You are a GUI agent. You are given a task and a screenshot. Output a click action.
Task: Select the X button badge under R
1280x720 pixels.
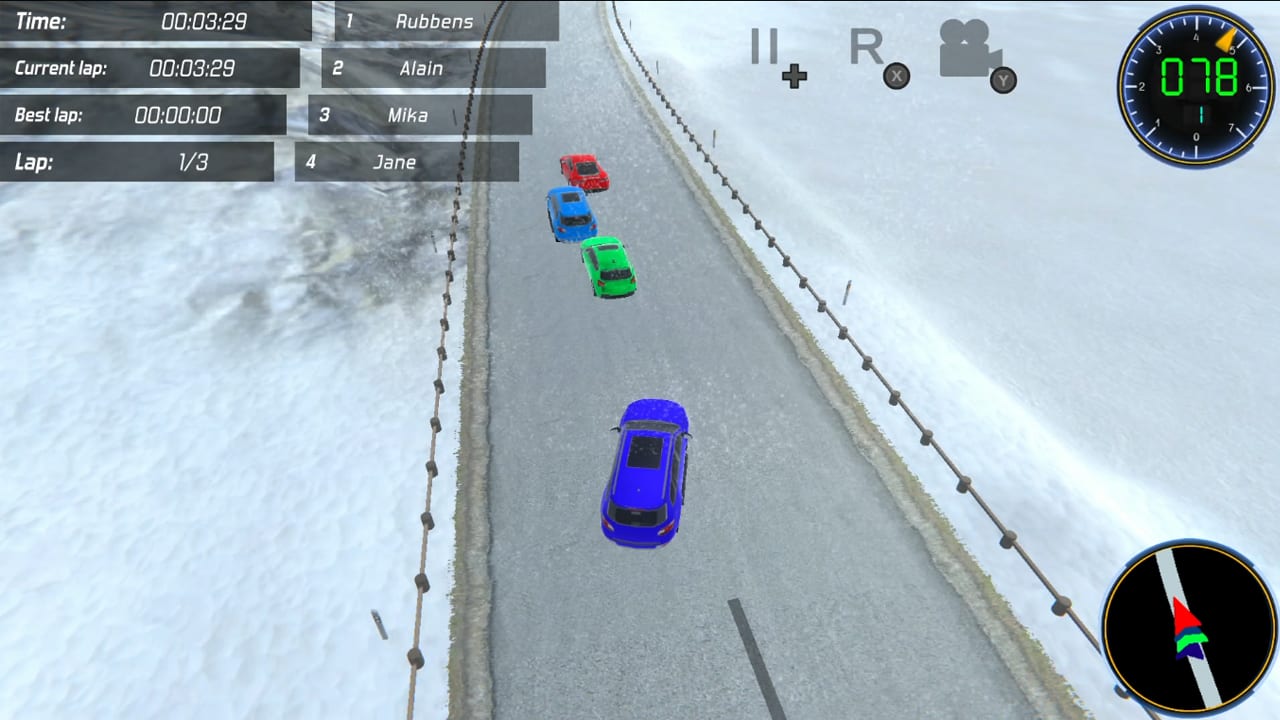pyautogui.click(x=896, y=77)
